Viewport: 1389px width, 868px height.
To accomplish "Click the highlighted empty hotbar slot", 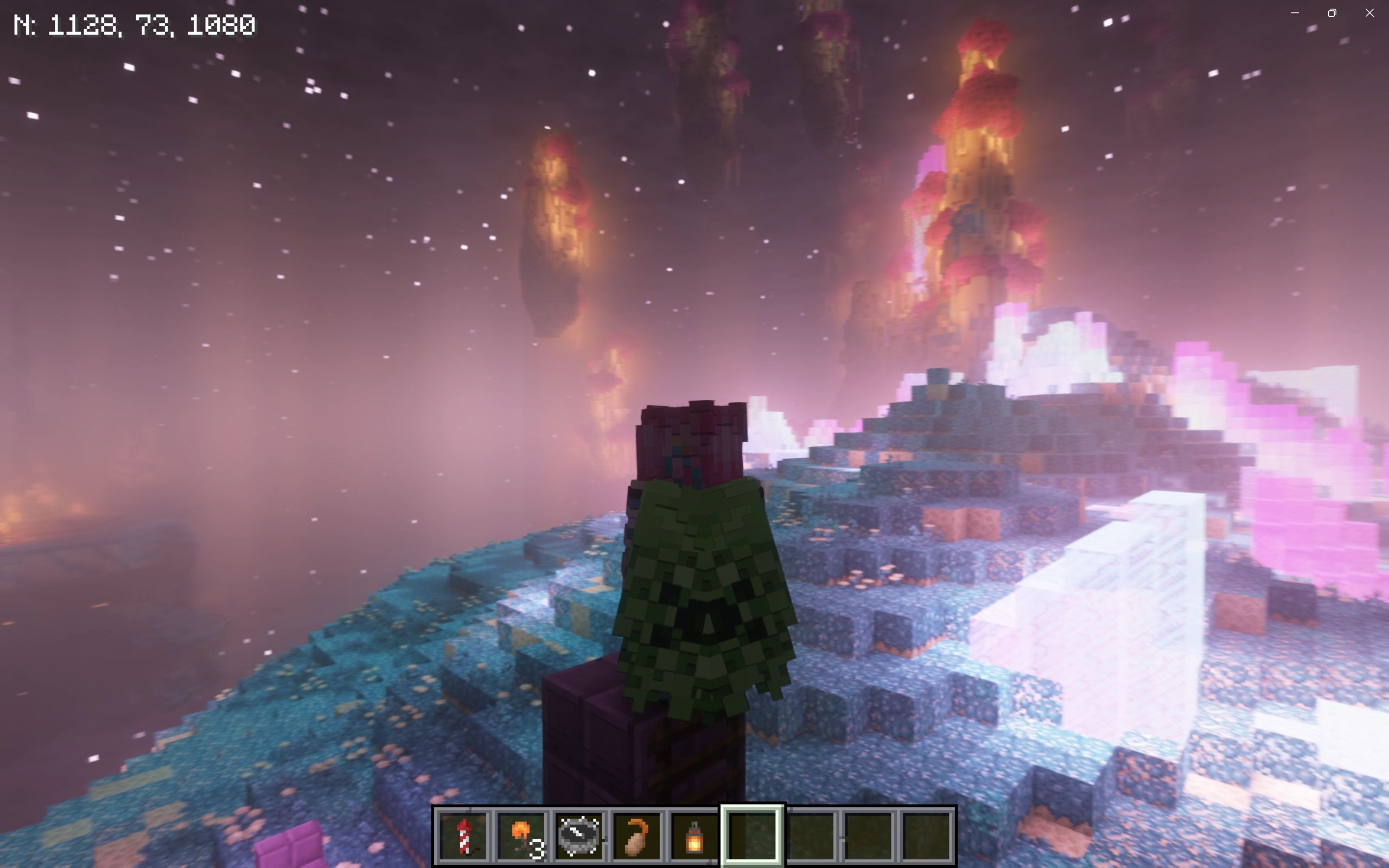I will 753,836.
